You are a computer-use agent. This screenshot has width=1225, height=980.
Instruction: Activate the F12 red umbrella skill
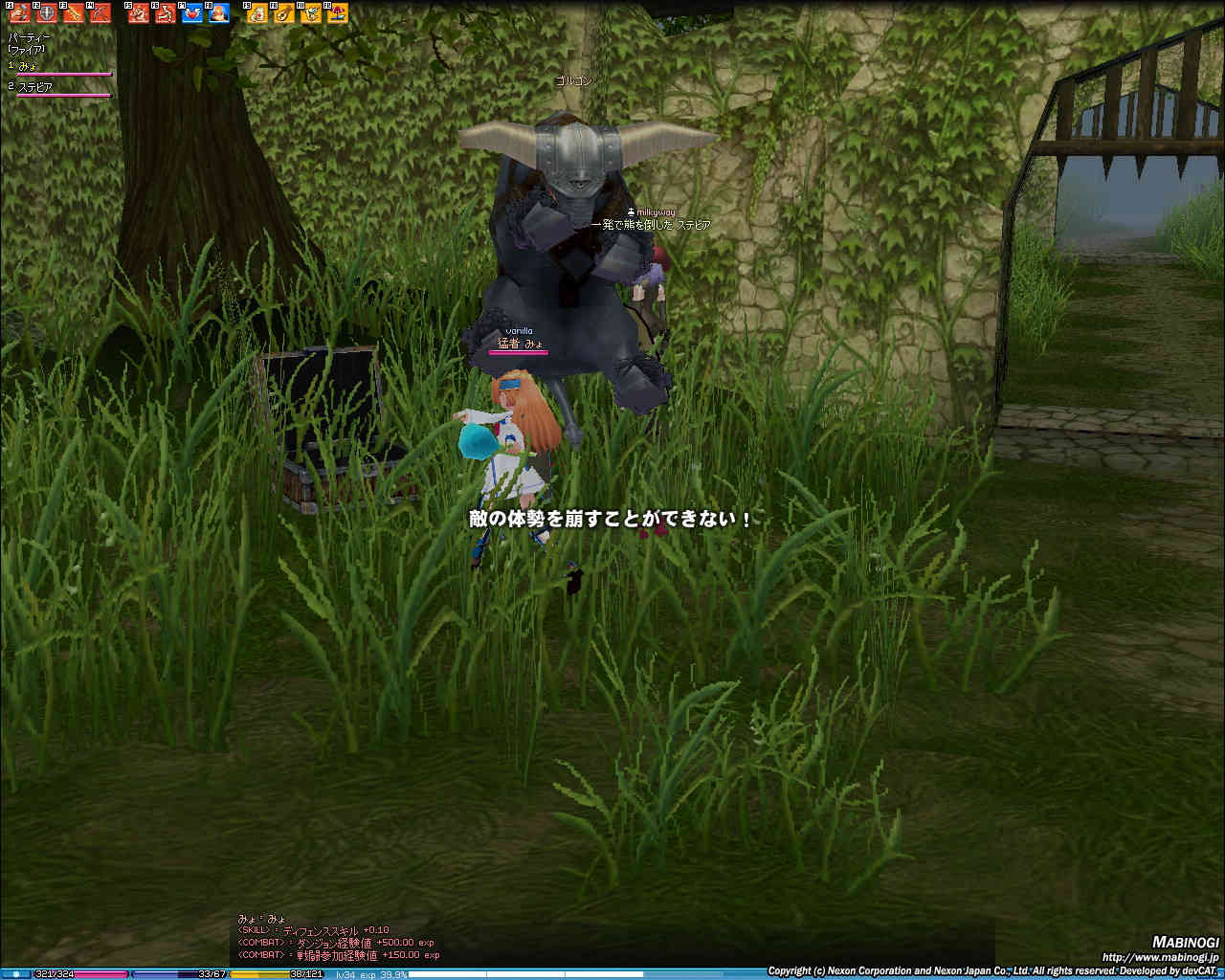pos(338,13)
